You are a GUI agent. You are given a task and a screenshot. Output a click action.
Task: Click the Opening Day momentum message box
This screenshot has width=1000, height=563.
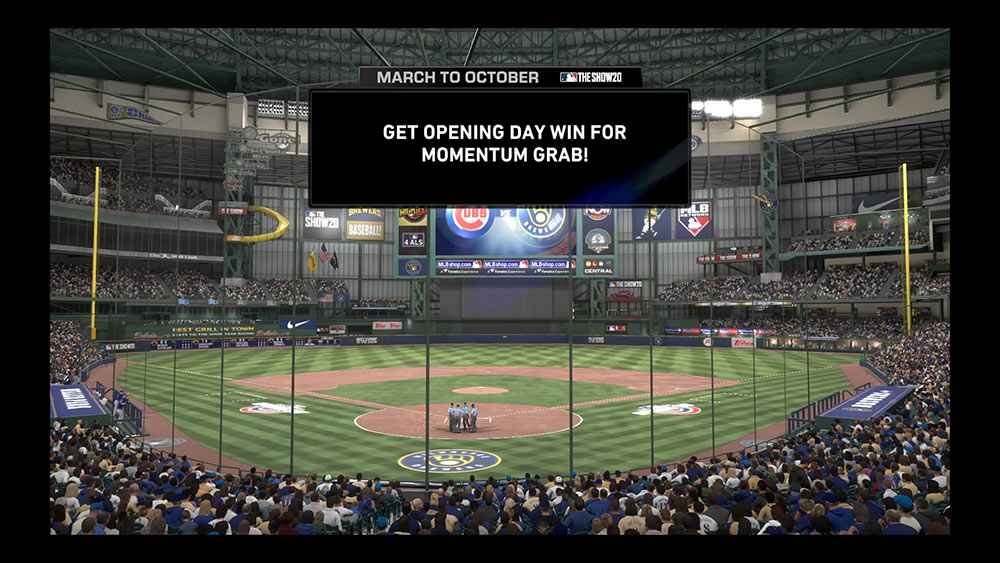point(499,147)
